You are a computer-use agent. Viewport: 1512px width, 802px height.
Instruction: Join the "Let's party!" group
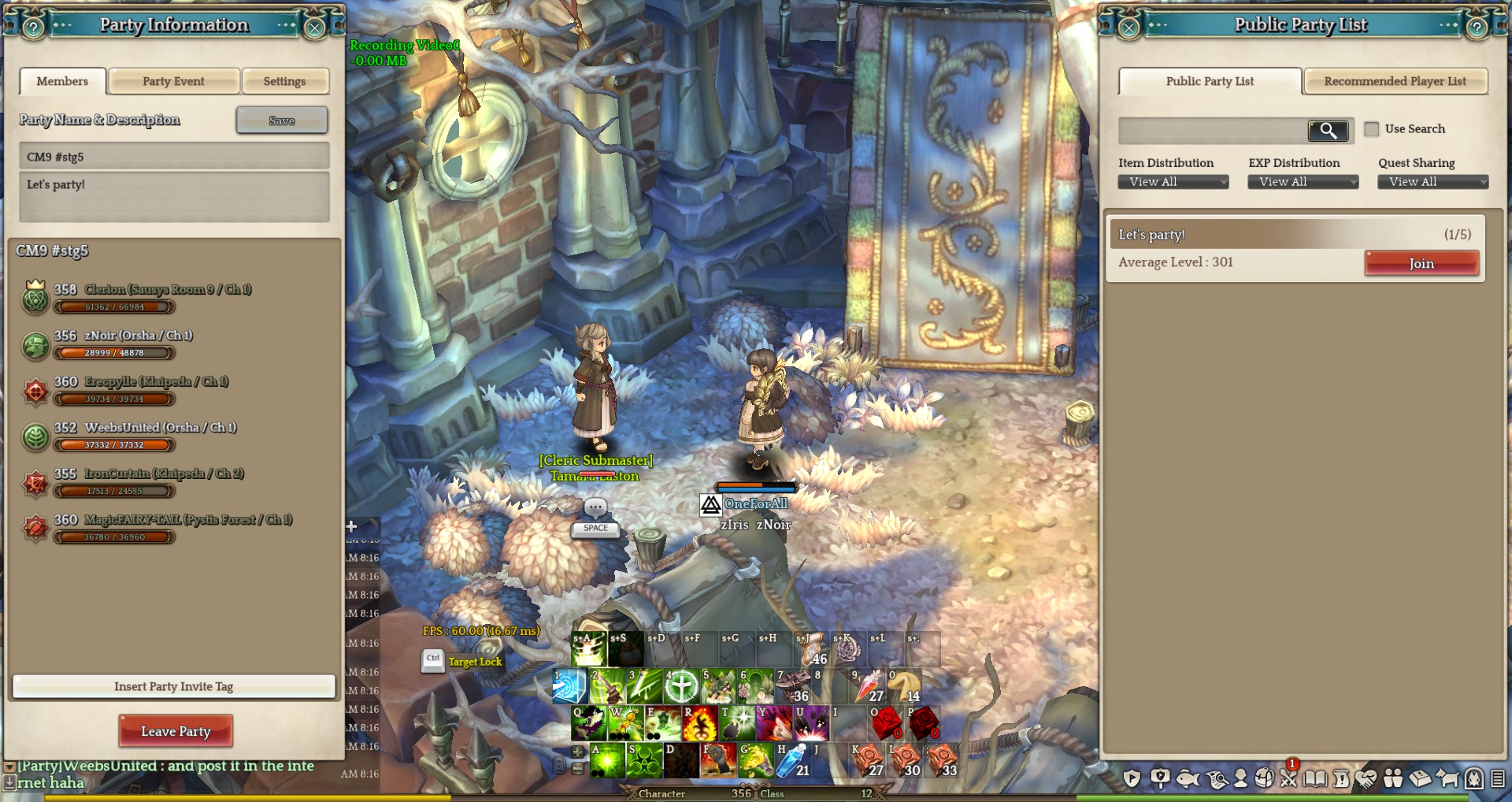pyautogui.click(x=1421, y=263)
